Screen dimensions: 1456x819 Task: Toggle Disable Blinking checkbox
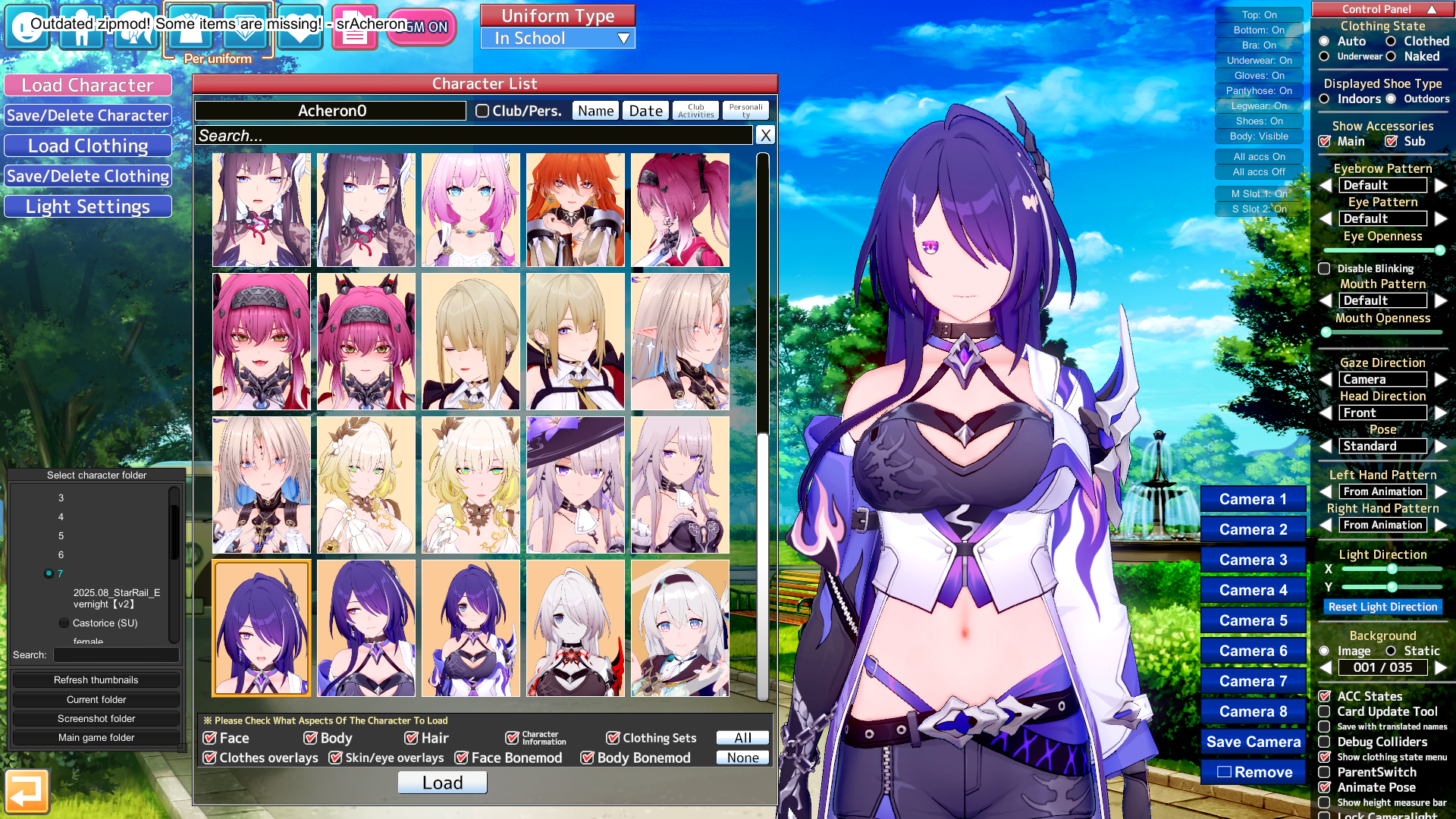(1324, 268)
